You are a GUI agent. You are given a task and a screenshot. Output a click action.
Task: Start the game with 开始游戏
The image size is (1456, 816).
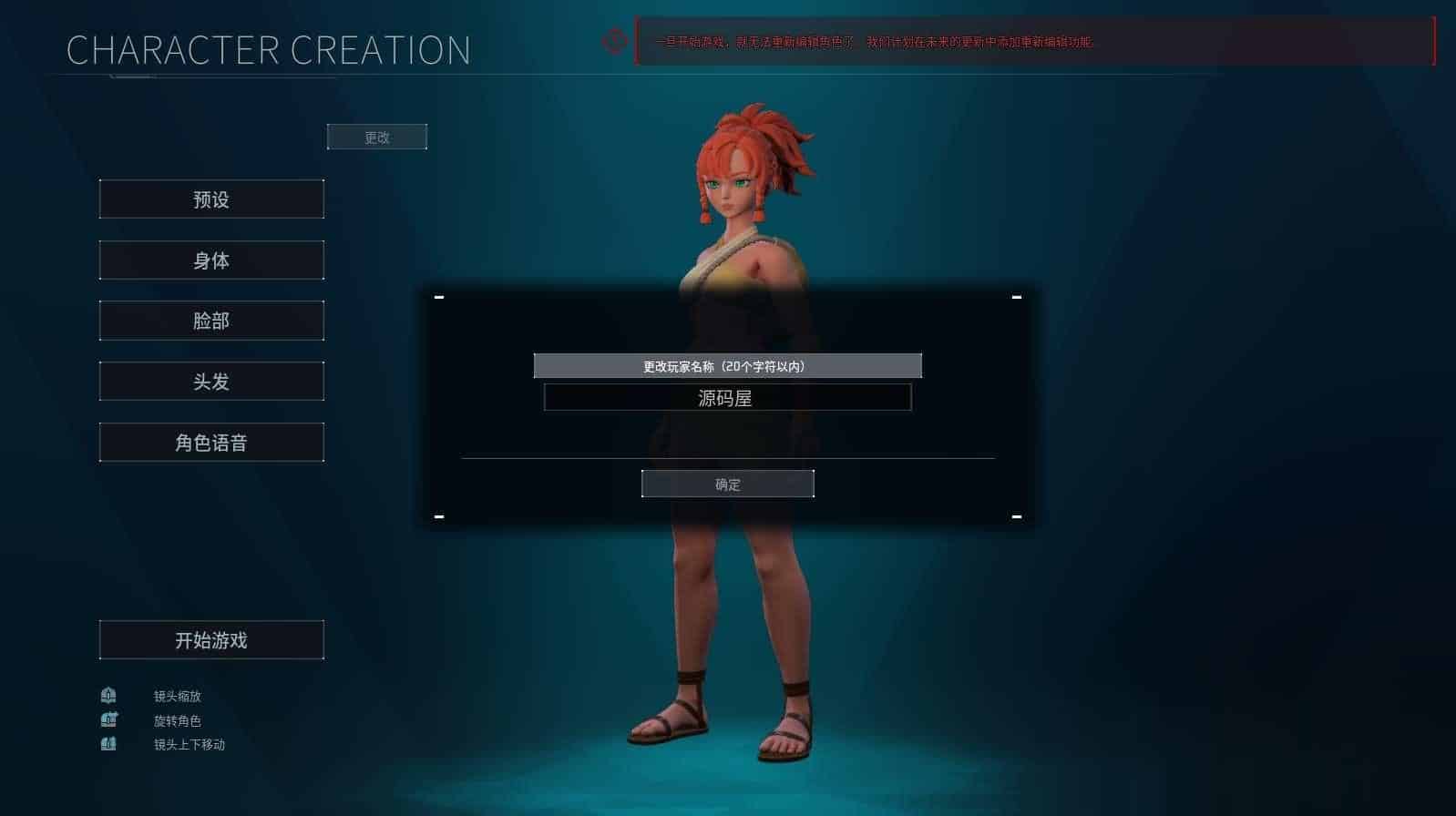pos(211,640)
